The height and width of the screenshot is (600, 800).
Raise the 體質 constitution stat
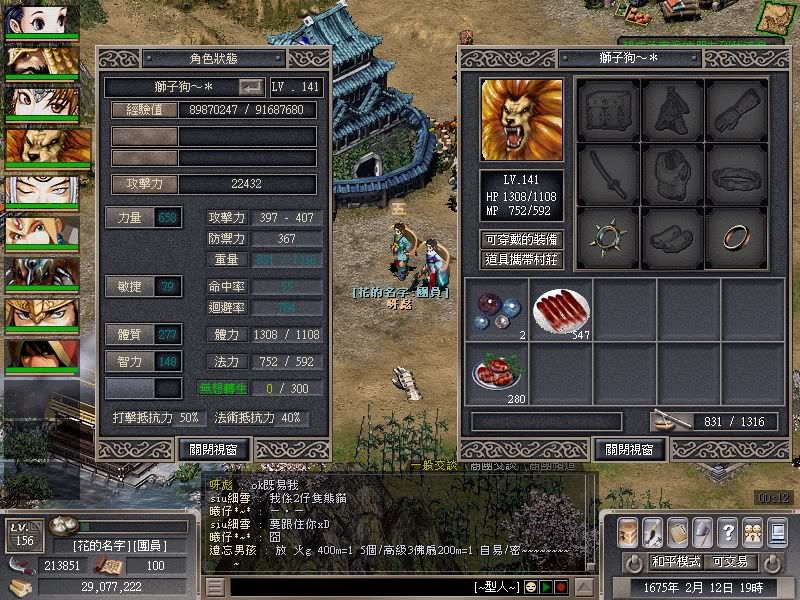pyautogui.click(x=129, y=334)
